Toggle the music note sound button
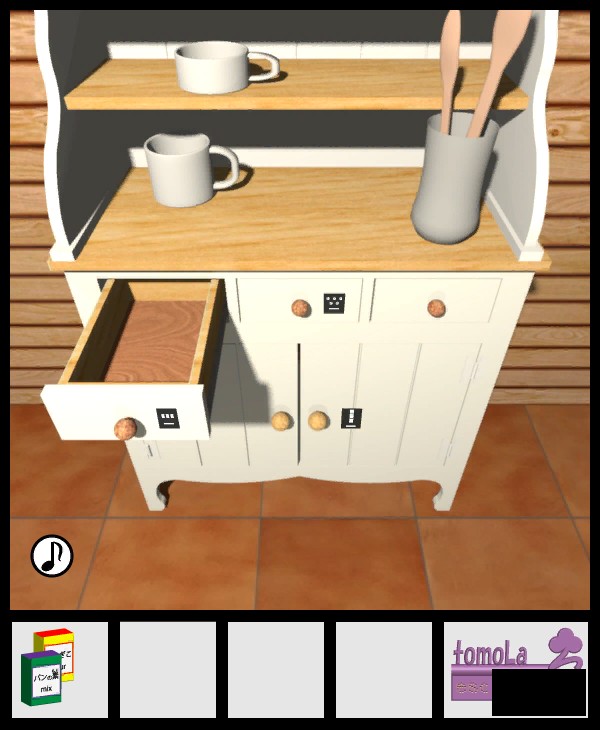The image size is (600, 730). (x=52, y=556)
